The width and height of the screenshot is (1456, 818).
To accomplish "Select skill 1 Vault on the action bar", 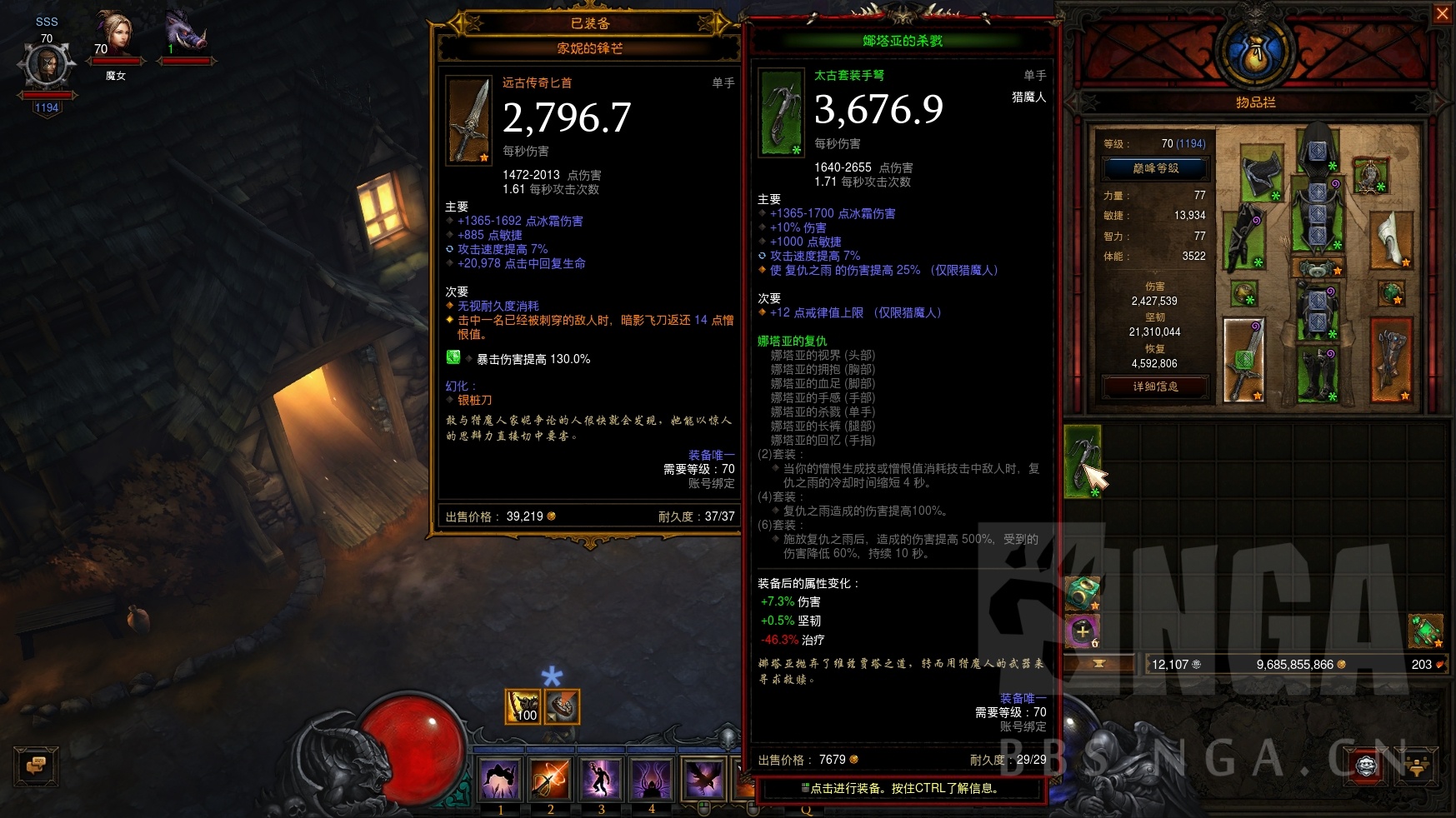I will 500,779.
